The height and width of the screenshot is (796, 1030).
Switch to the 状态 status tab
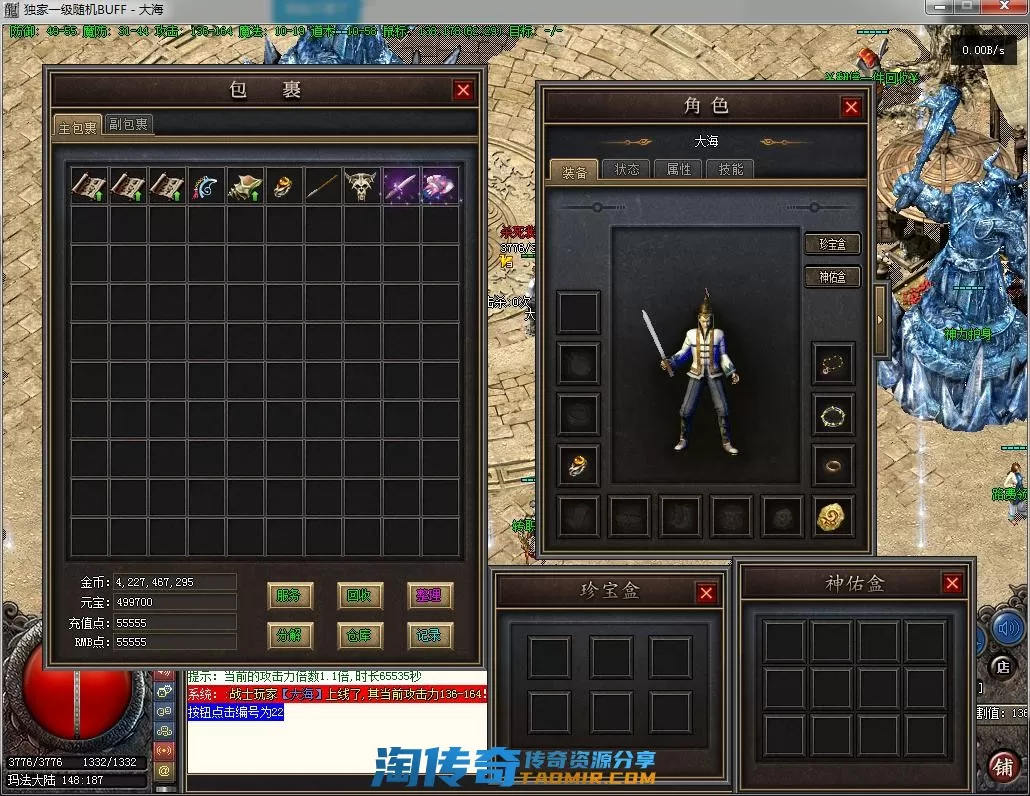click(x=628, y=169)
